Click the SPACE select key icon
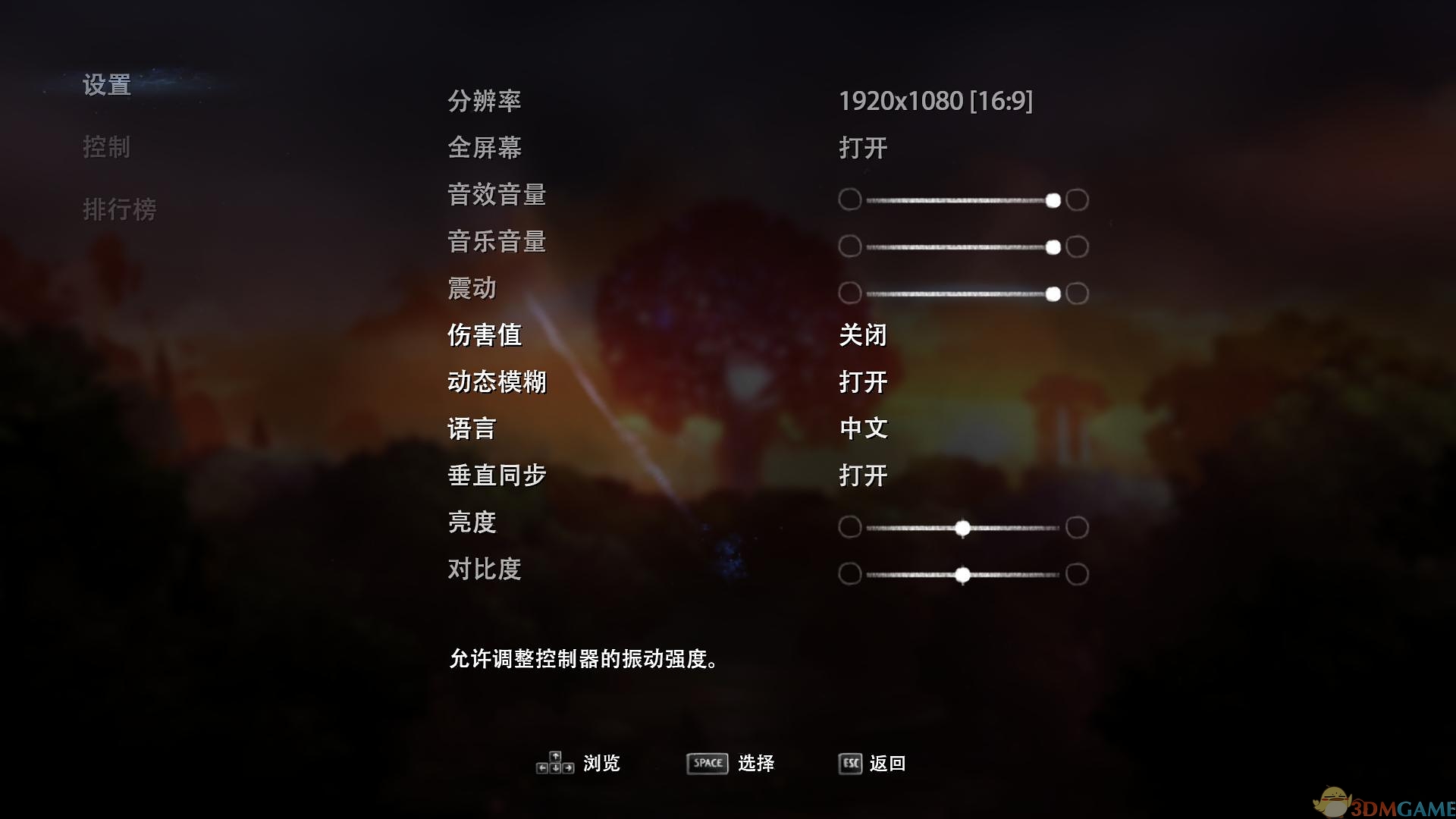1456x819 pixels. click(x=706, y=764)
